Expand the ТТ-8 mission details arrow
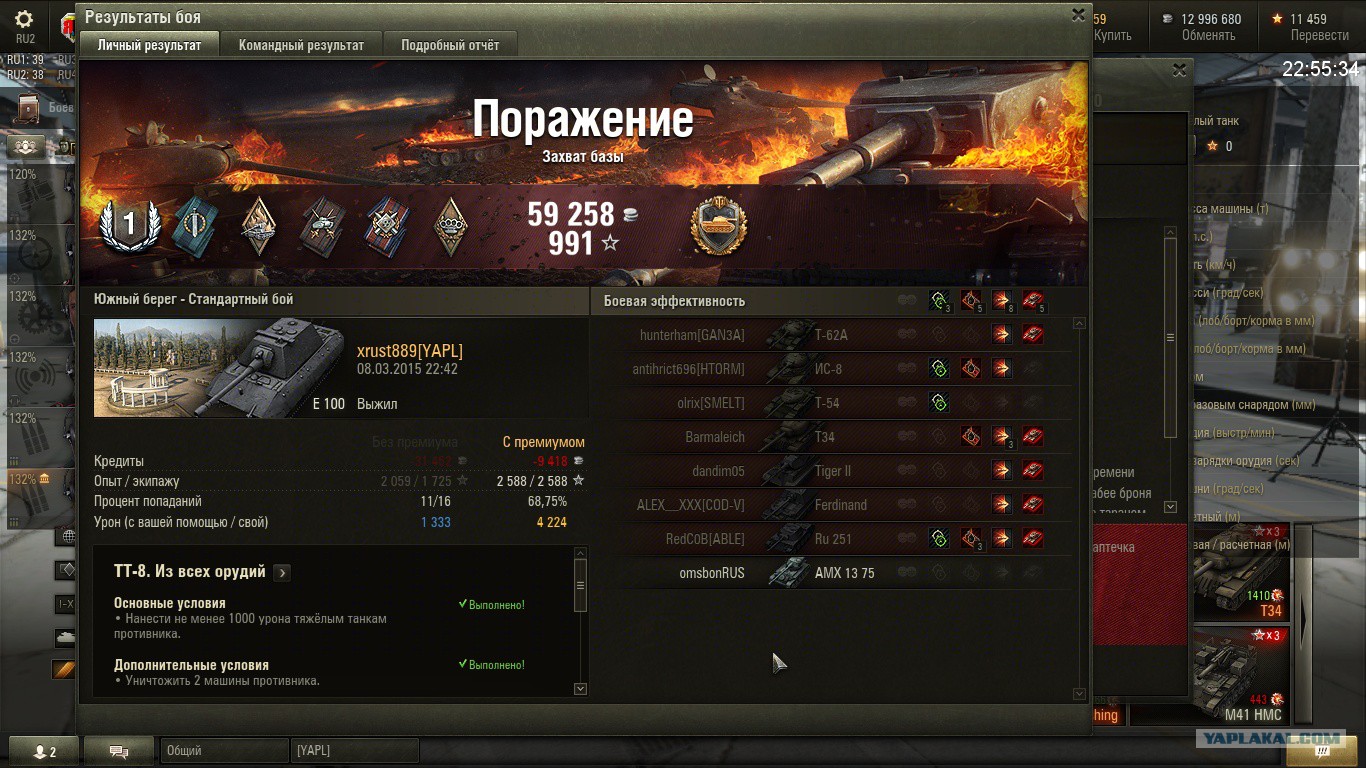Screen dimensions: 1366x768 coord(283,573)
